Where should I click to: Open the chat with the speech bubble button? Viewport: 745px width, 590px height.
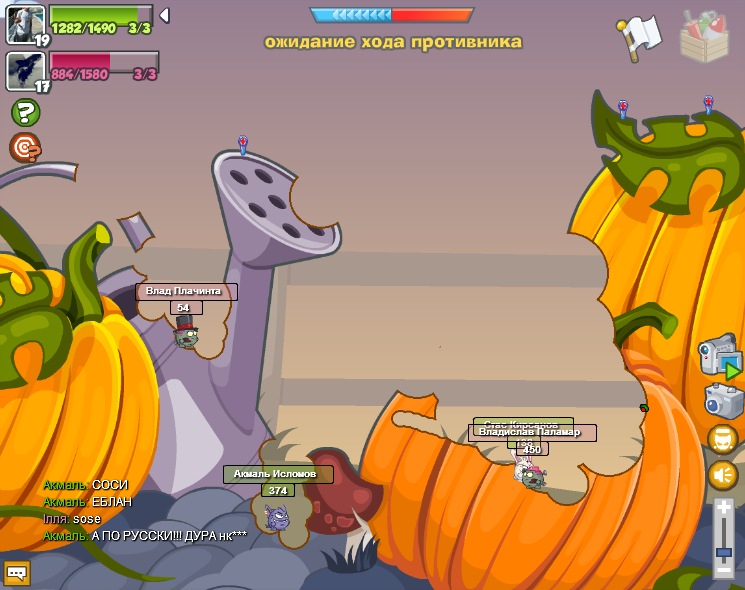[17, 573]
